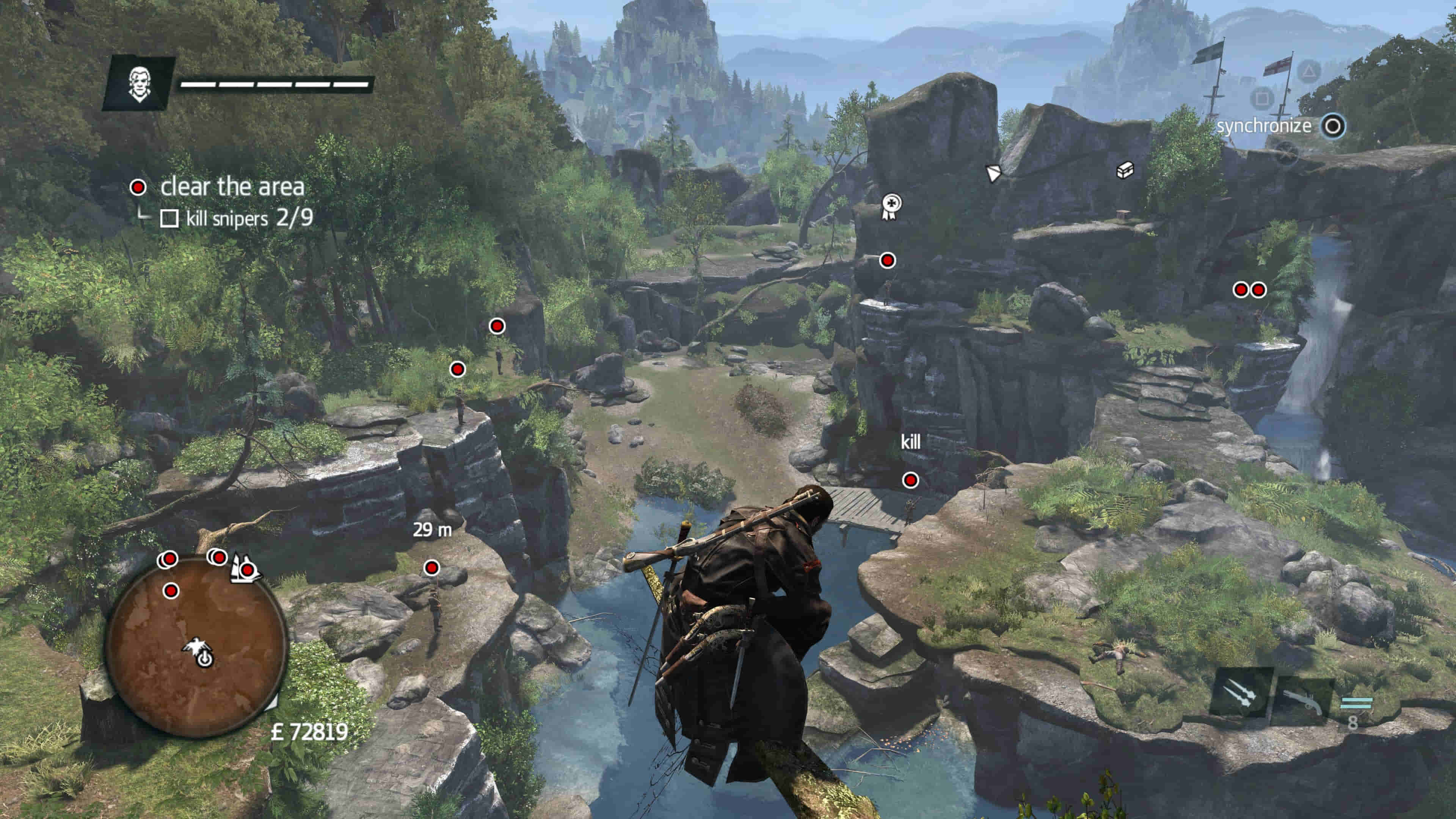This screenshot has height=819, width=1456.
Task: Select the white ribbon medal marker
Action: click(891, 206)
